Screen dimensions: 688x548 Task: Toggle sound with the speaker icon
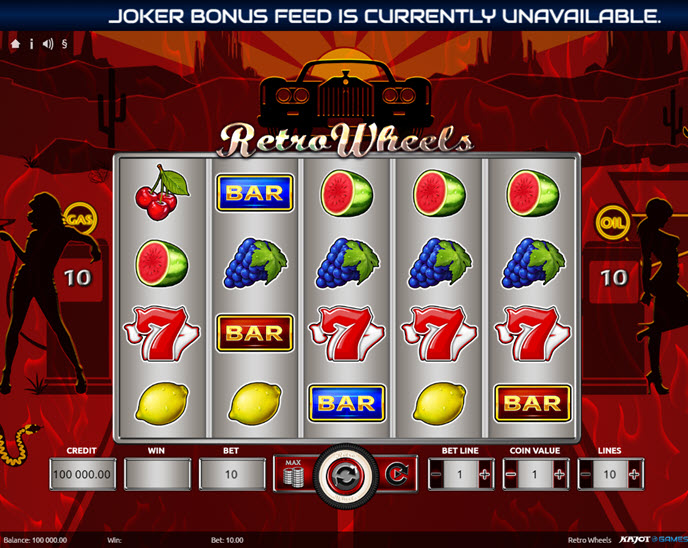tap(48, 45)
